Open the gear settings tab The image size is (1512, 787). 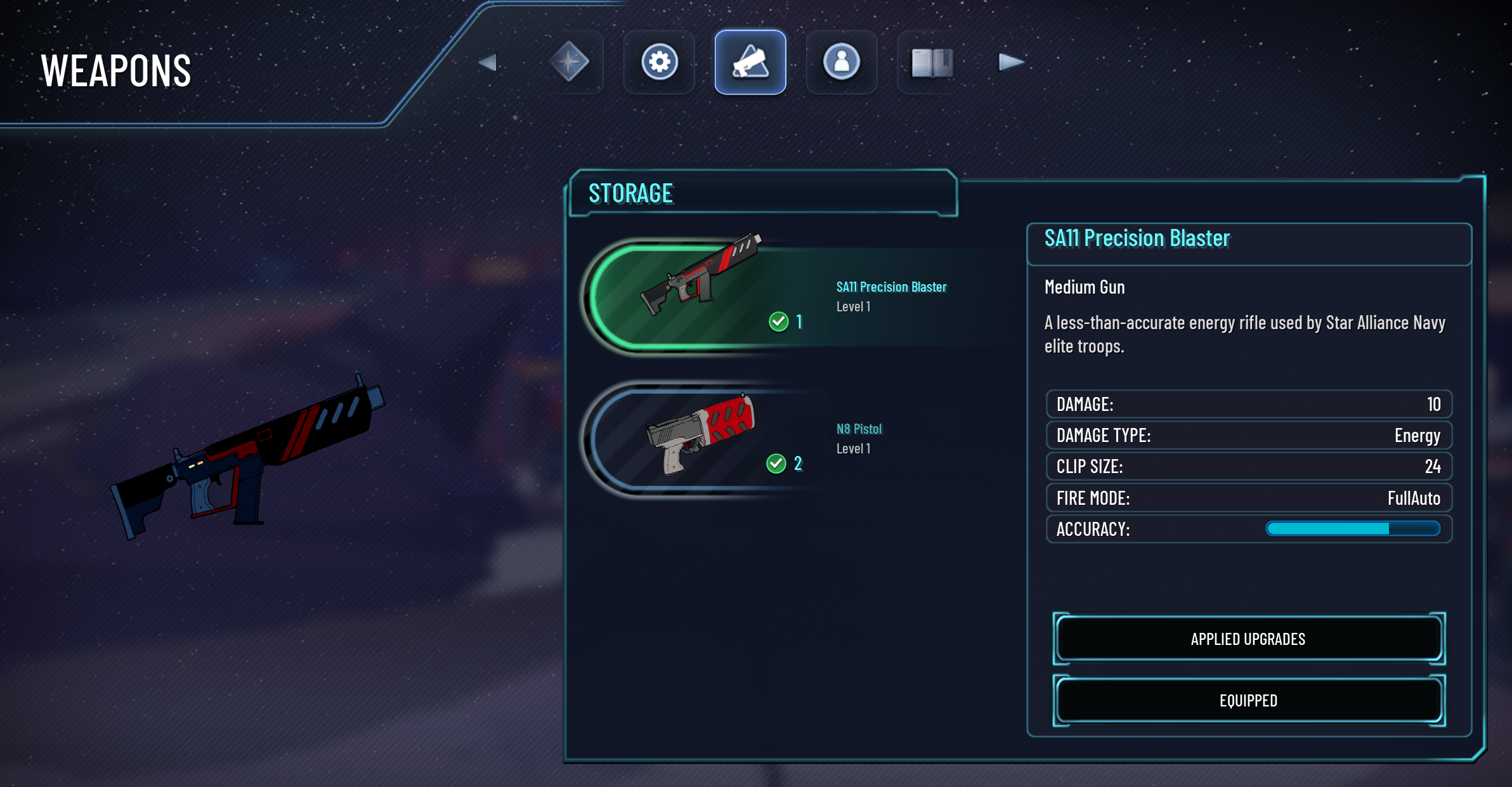660,62
